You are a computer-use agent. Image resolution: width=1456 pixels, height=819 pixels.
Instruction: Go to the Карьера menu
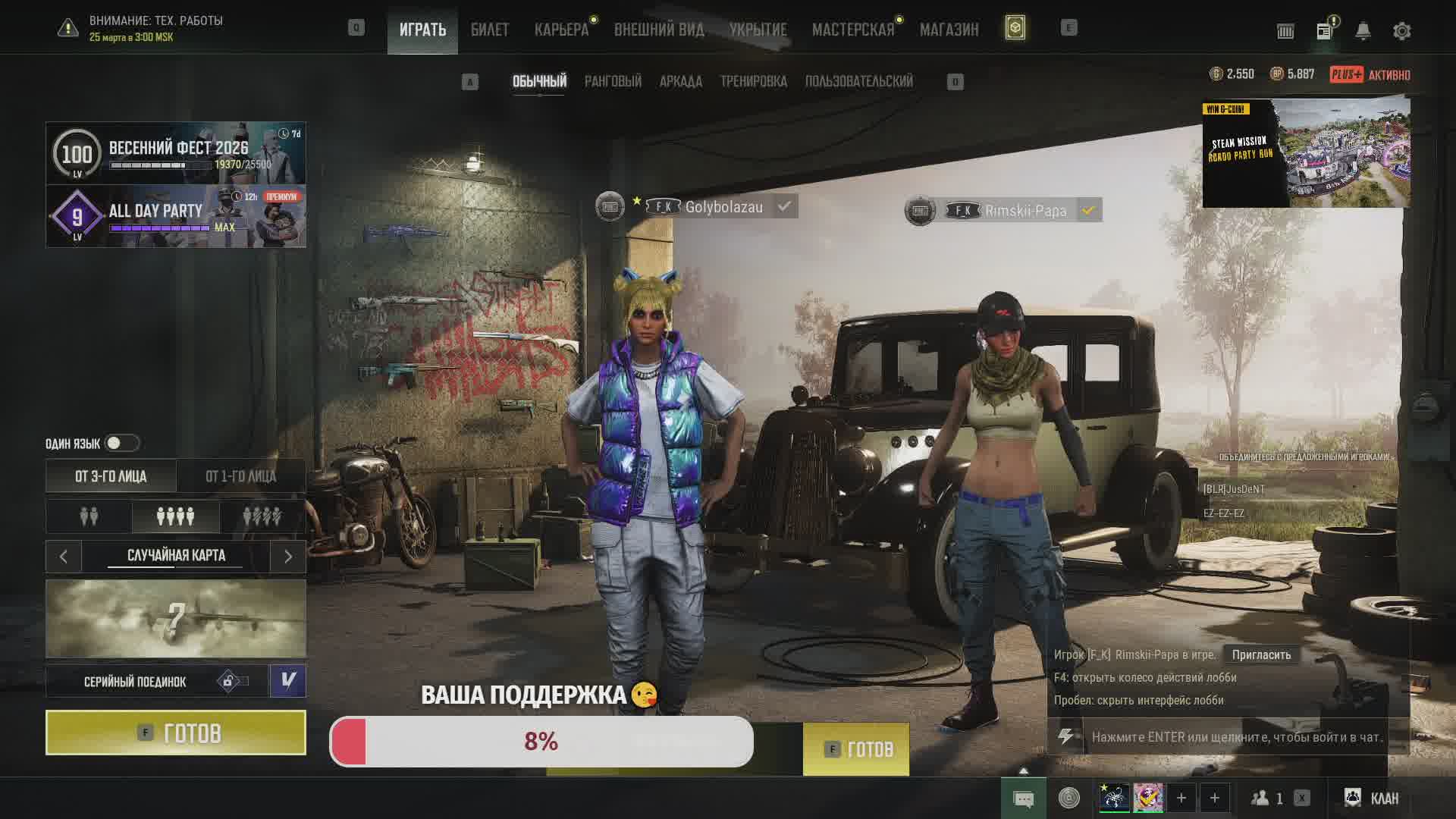coord(561,30)
